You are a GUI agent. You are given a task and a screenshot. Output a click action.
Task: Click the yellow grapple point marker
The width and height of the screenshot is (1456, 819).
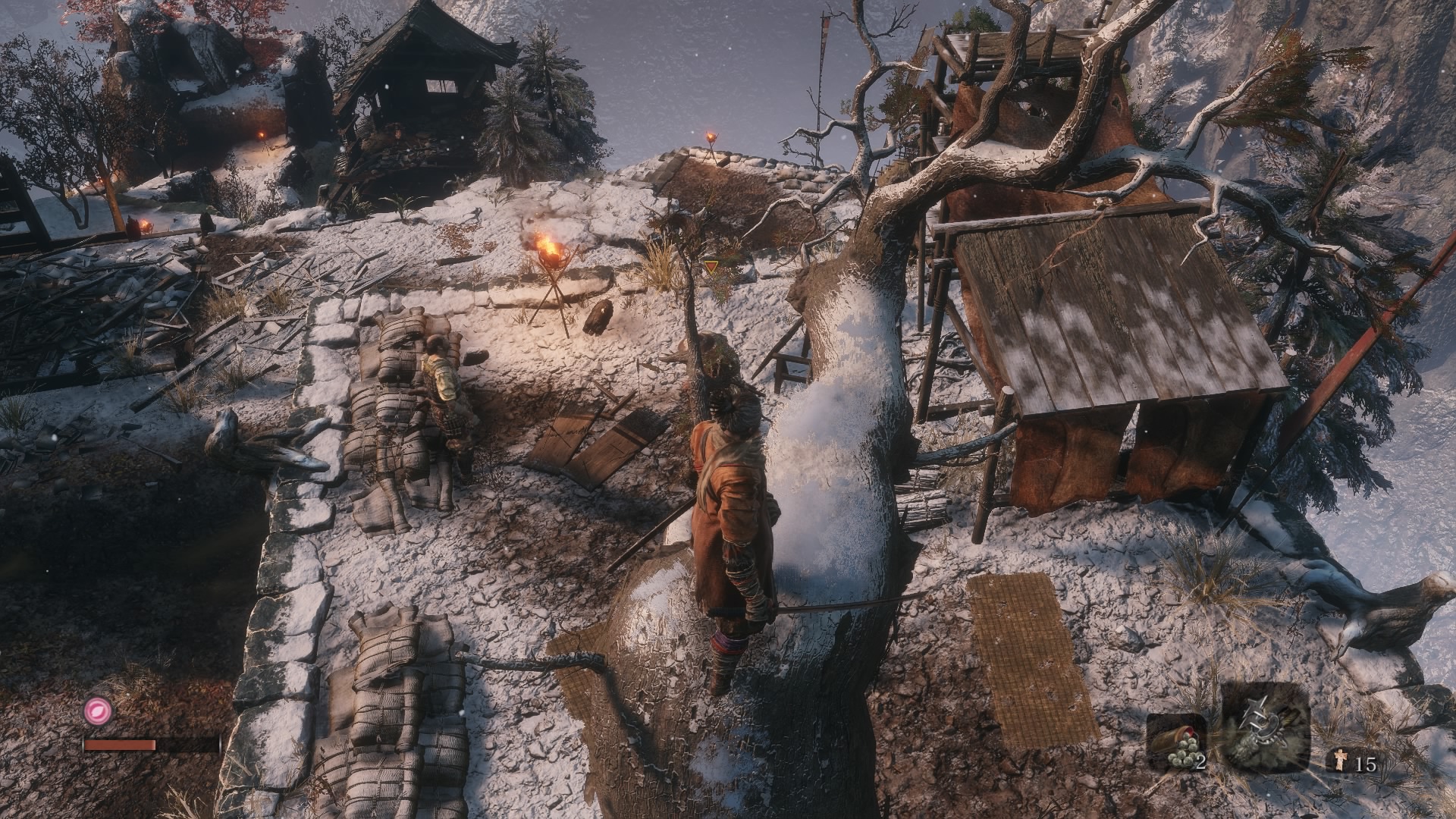711,267
